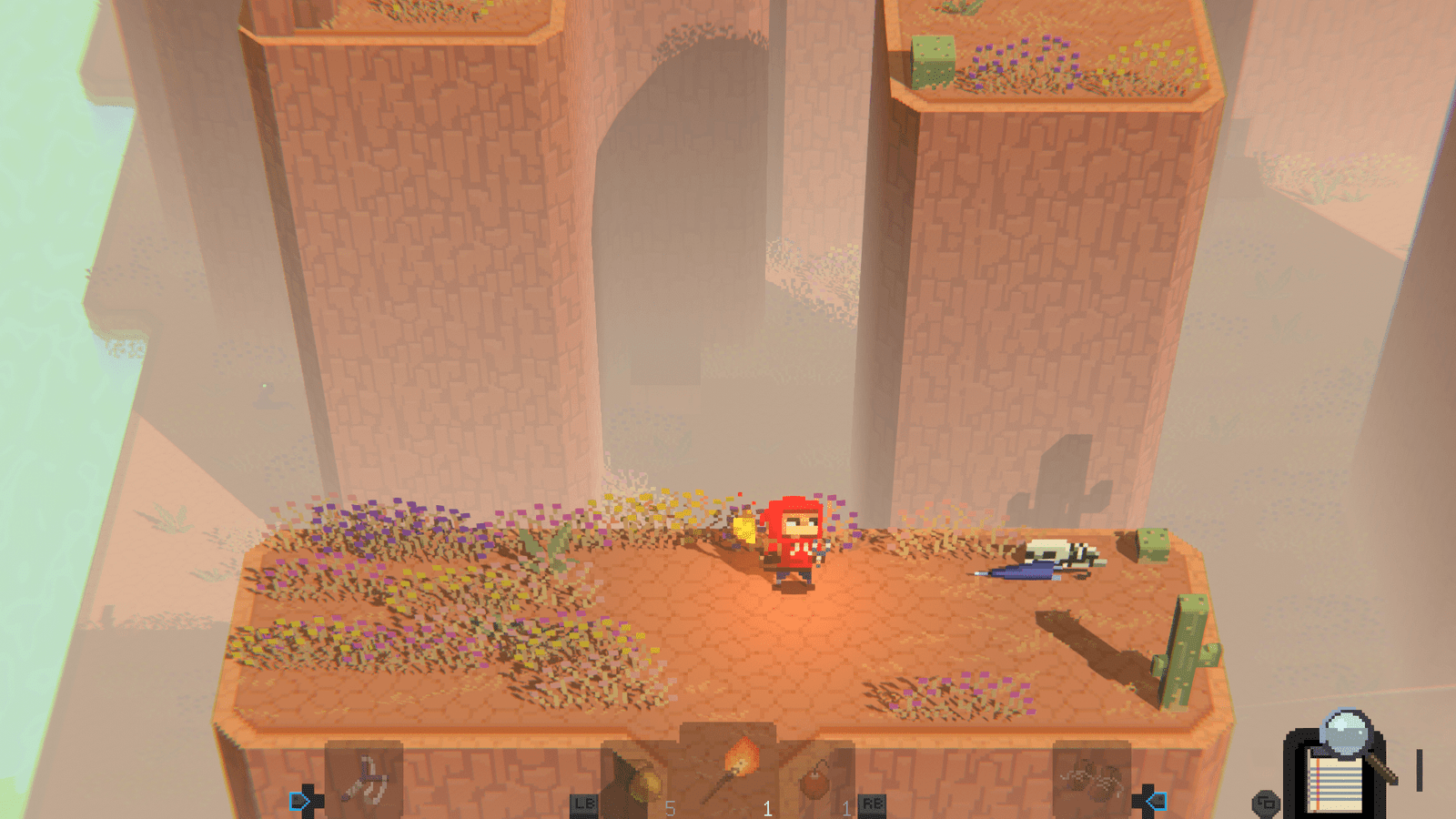The image size is (1456, 819).
Task: Select the spider hotbar slot on the right
Action: [x=1090, y=779]
